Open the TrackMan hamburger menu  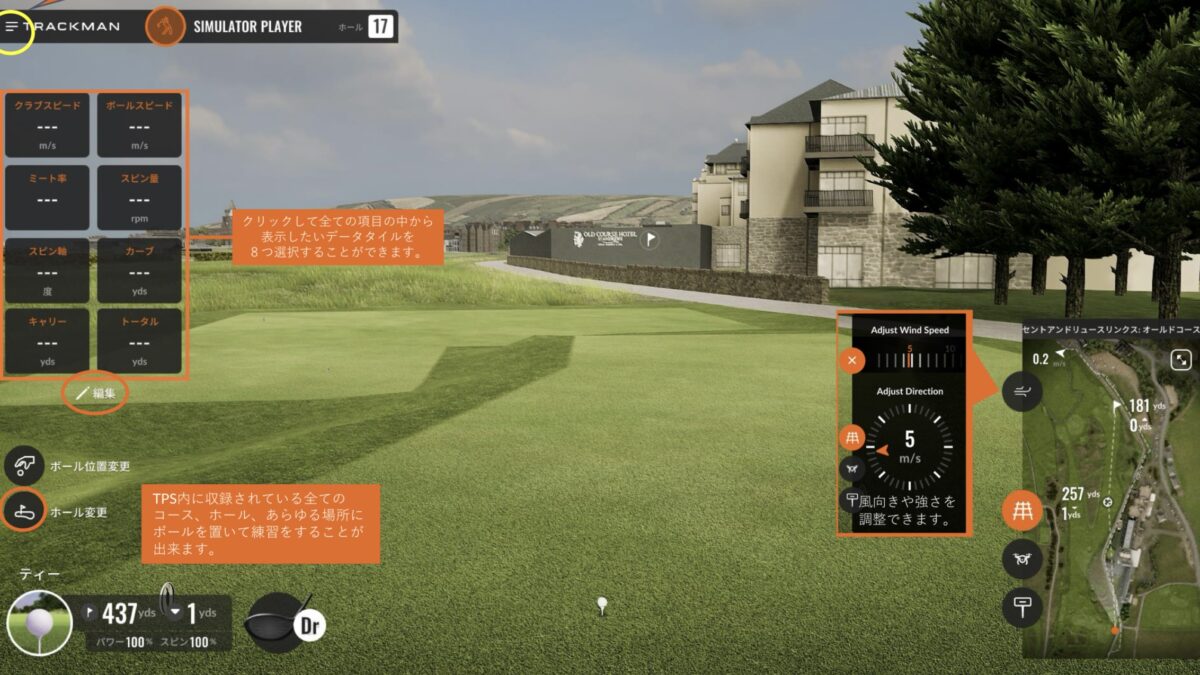pyautogui.click(x=13, y=26)
